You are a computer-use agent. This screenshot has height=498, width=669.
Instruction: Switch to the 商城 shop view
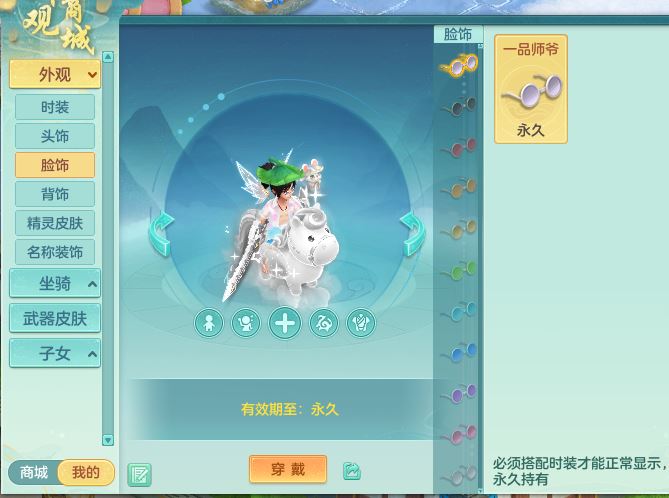[x=34, y=473]
